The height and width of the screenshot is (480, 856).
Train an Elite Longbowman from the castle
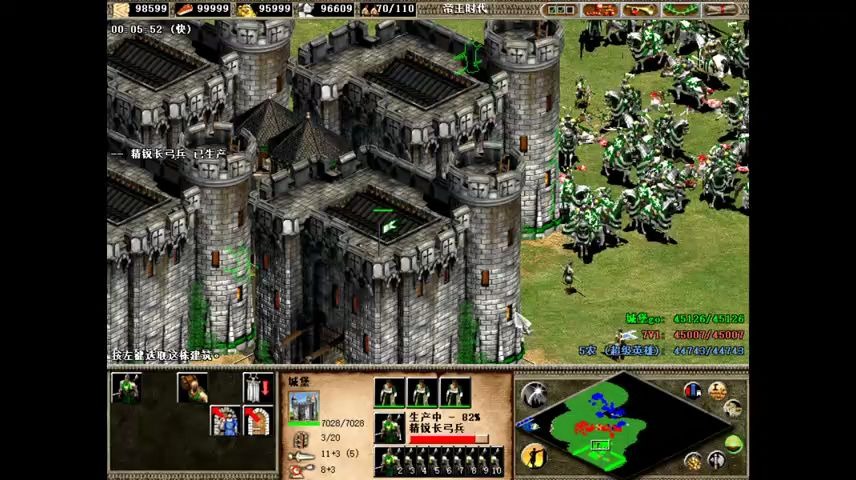pos(126,388)
